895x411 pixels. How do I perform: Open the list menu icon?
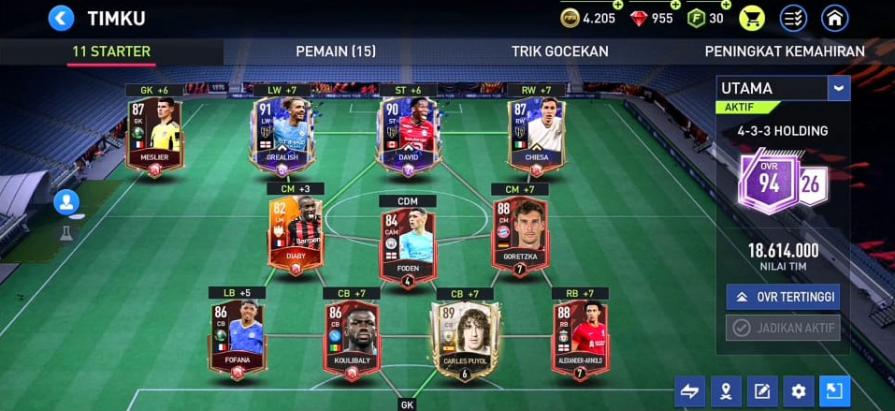793,18
